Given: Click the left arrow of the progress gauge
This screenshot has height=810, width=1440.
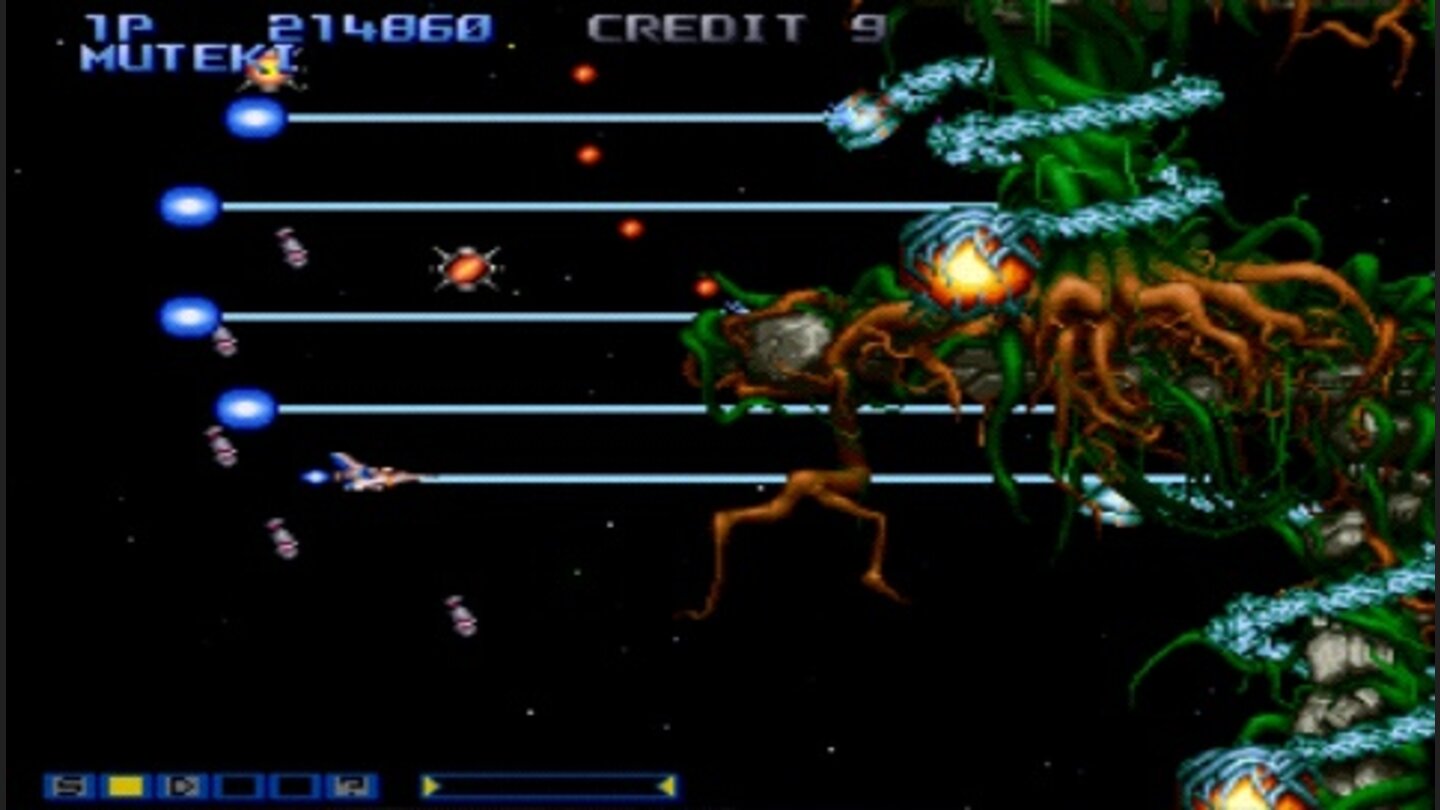Looking at the screenshot, I should tap(431, 786).
